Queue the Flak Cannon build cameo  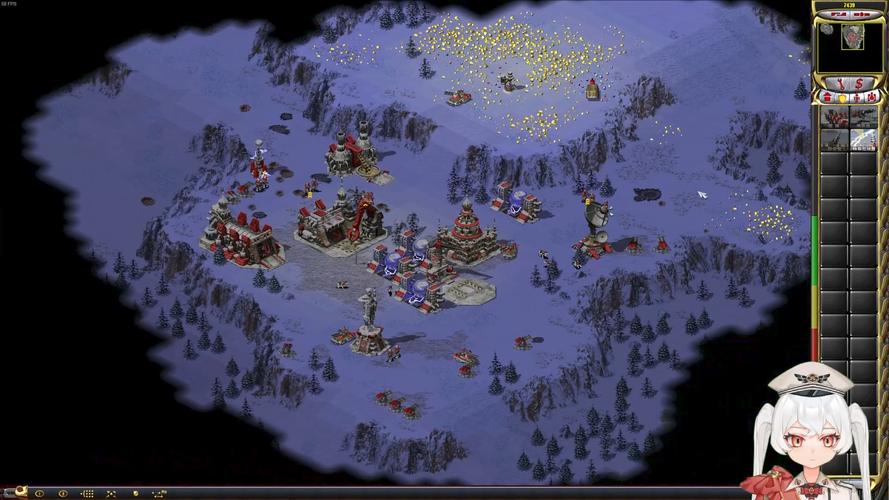coord(835,140)
